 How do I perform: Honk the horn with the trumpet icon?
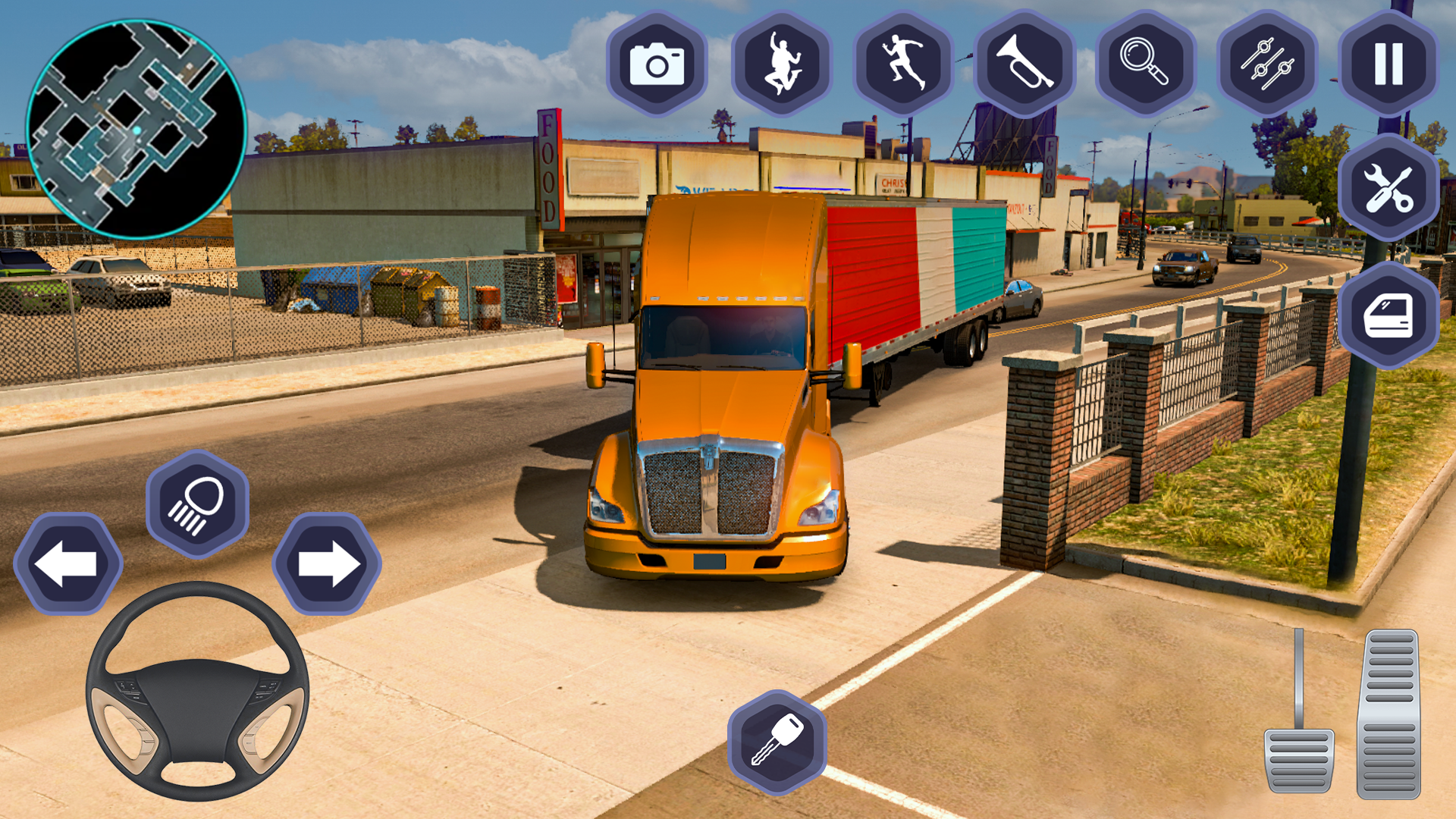click(1024, 64)
